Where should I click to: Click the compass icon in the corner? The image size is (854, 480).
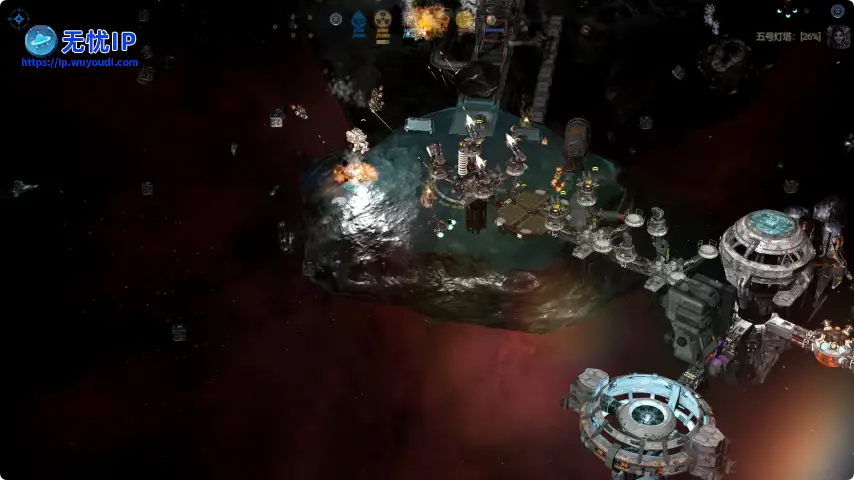click(18, 18)
